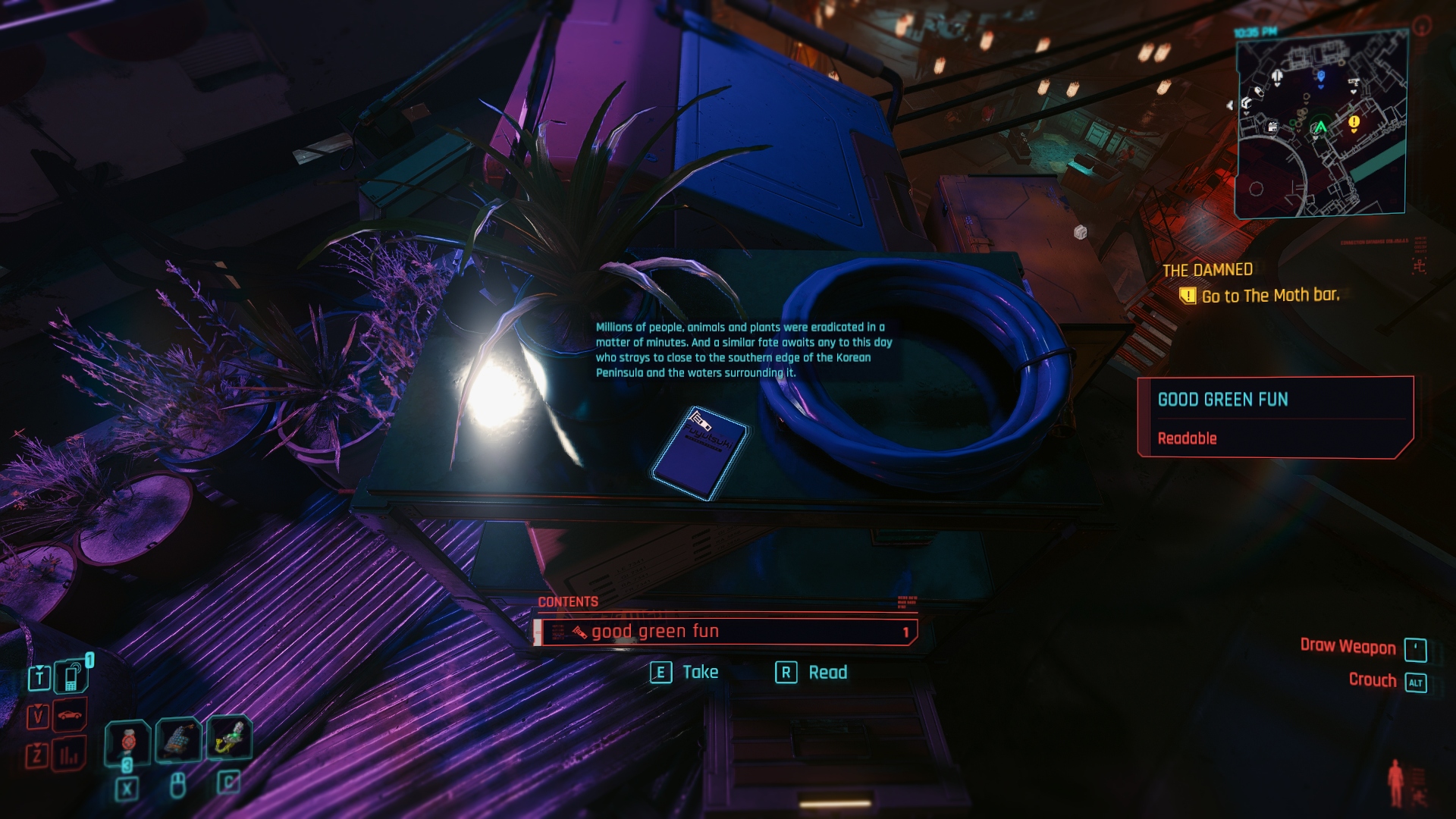Select the grenade quick slot
Image resolution: width=1456 pixels, height=819 pixels.
[177, 739]
